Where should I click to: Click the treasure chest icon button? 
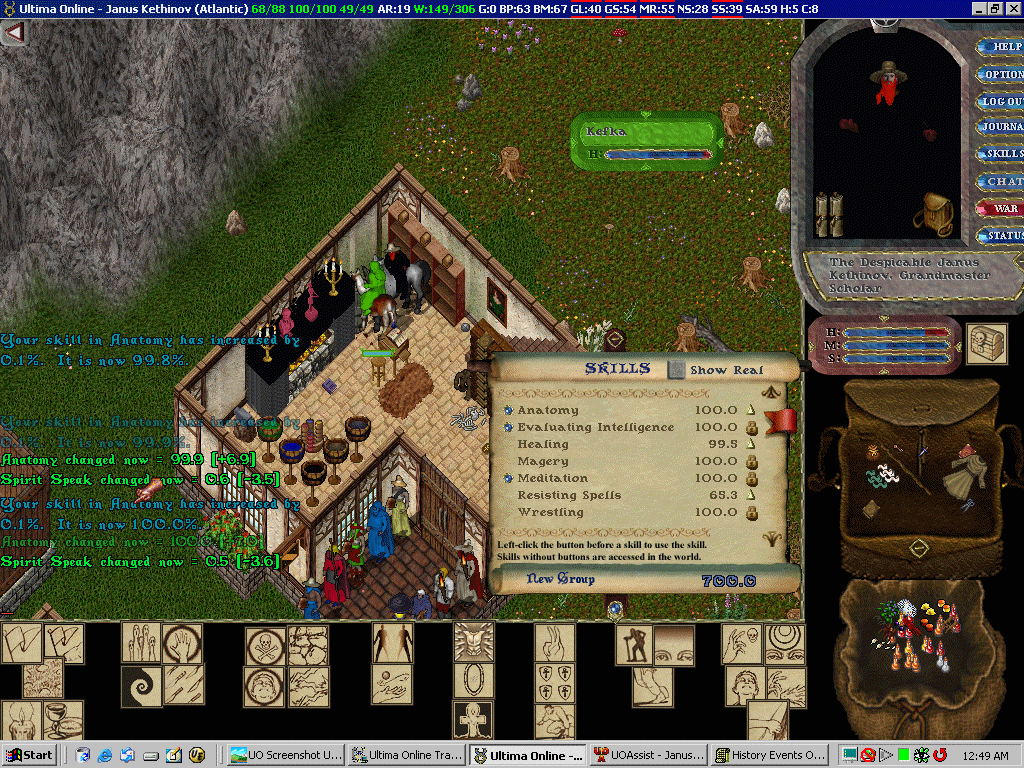[986, 343]
